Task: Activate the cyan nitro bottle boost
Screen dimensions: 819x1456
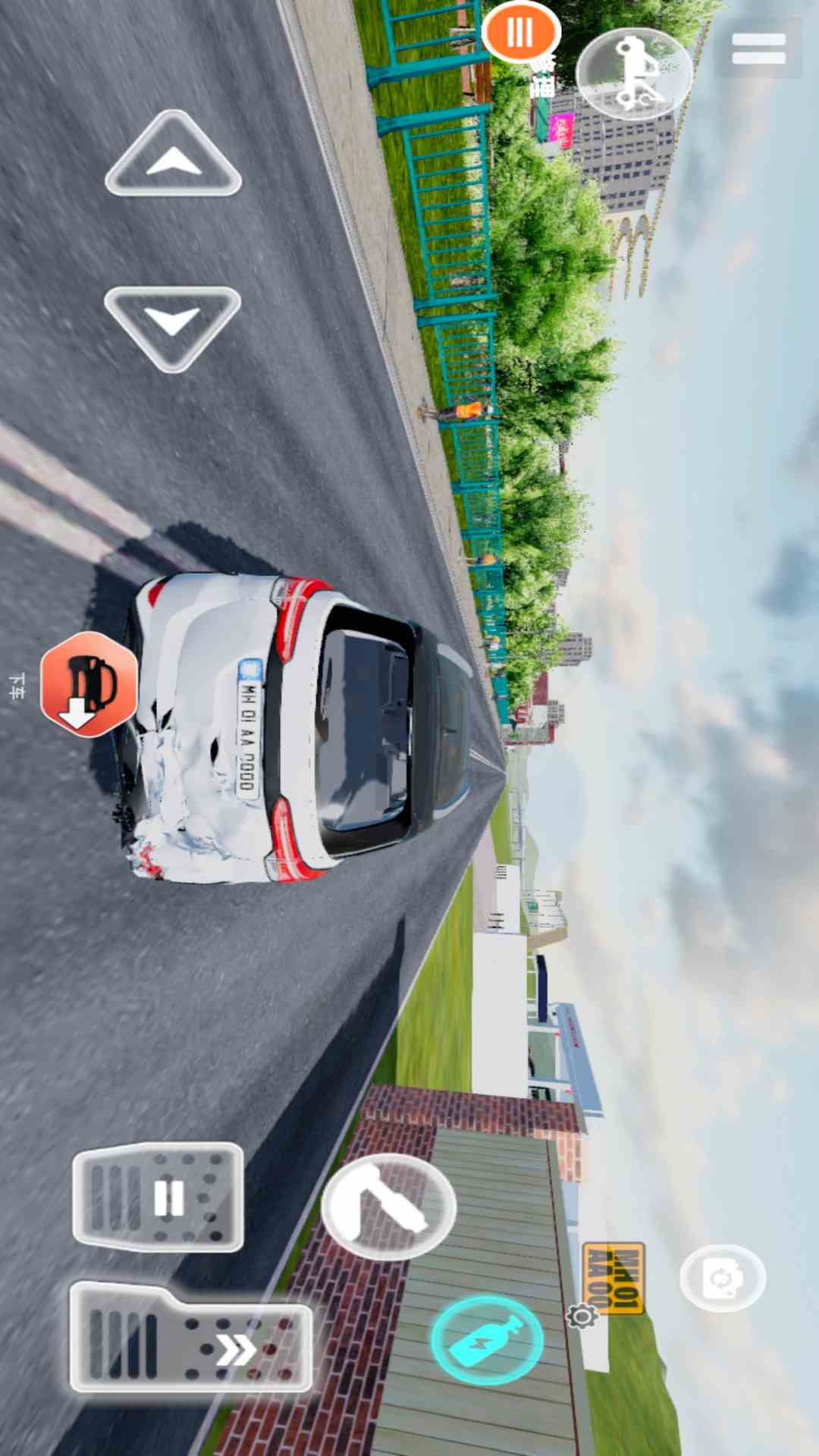Action: pyautogui.click(x=487, y=1341)
